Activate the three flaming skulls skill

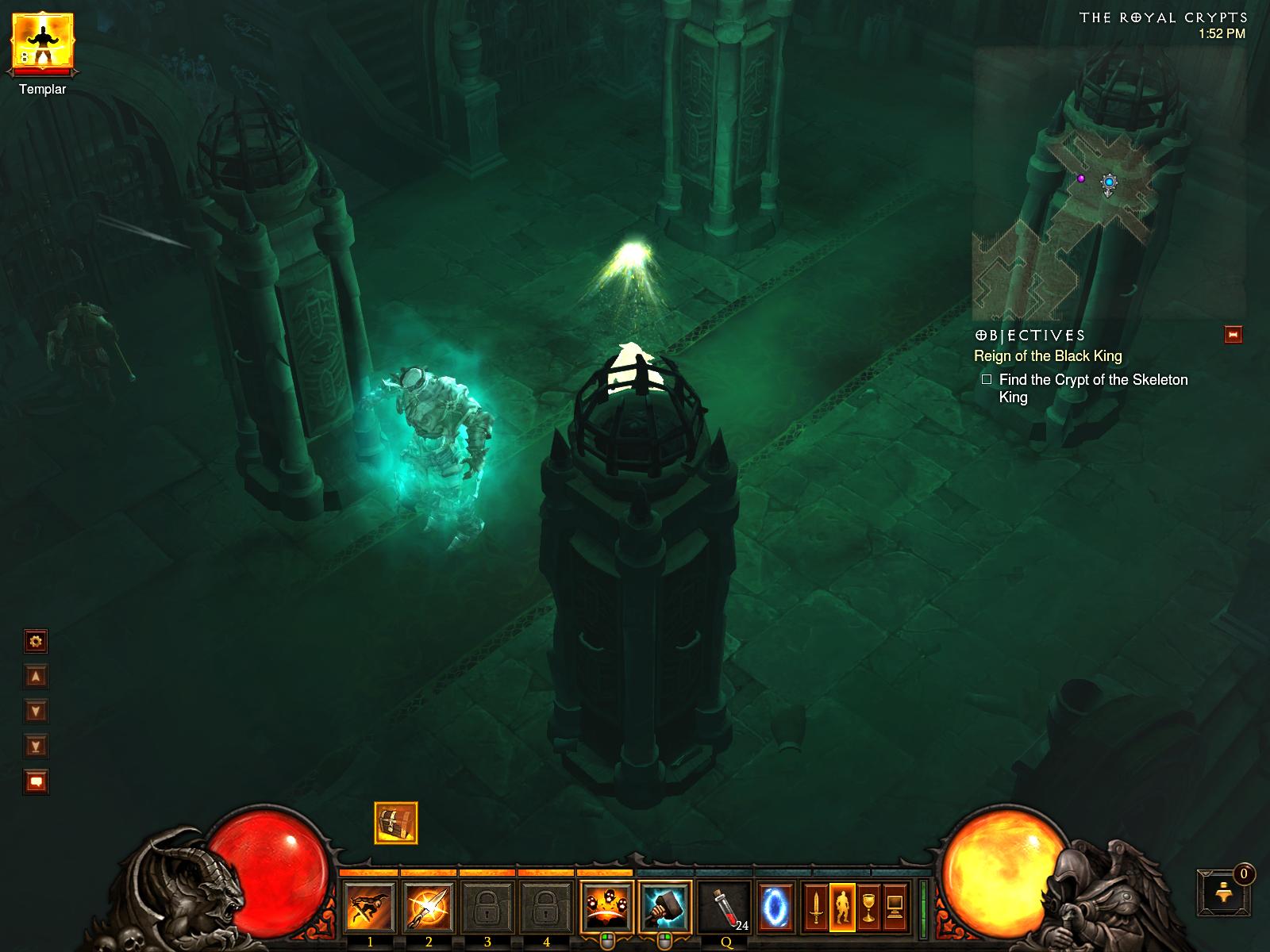[x=606, y=908]
